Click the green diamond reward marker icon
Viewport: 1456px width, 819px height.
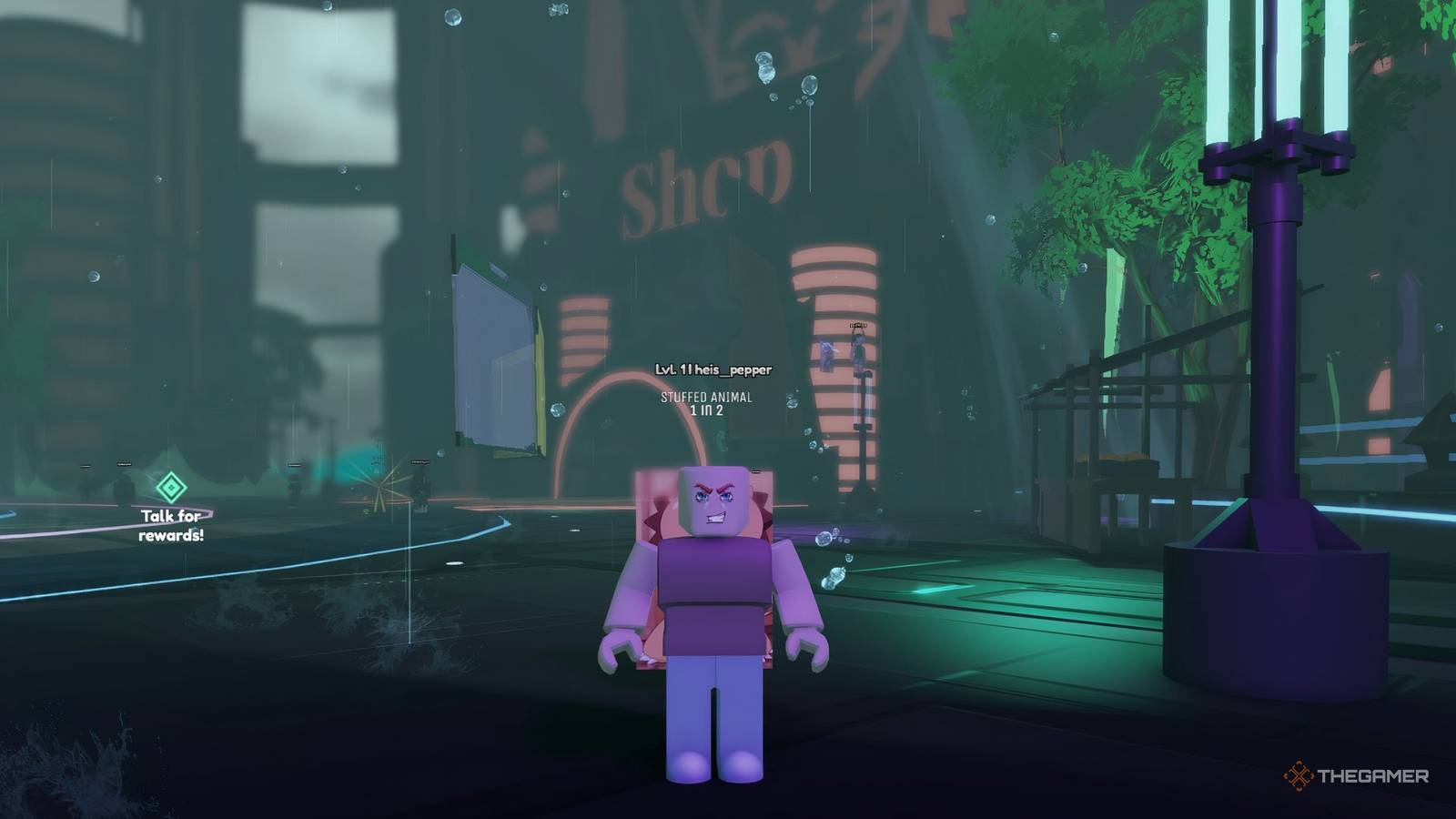coord(170,488)
